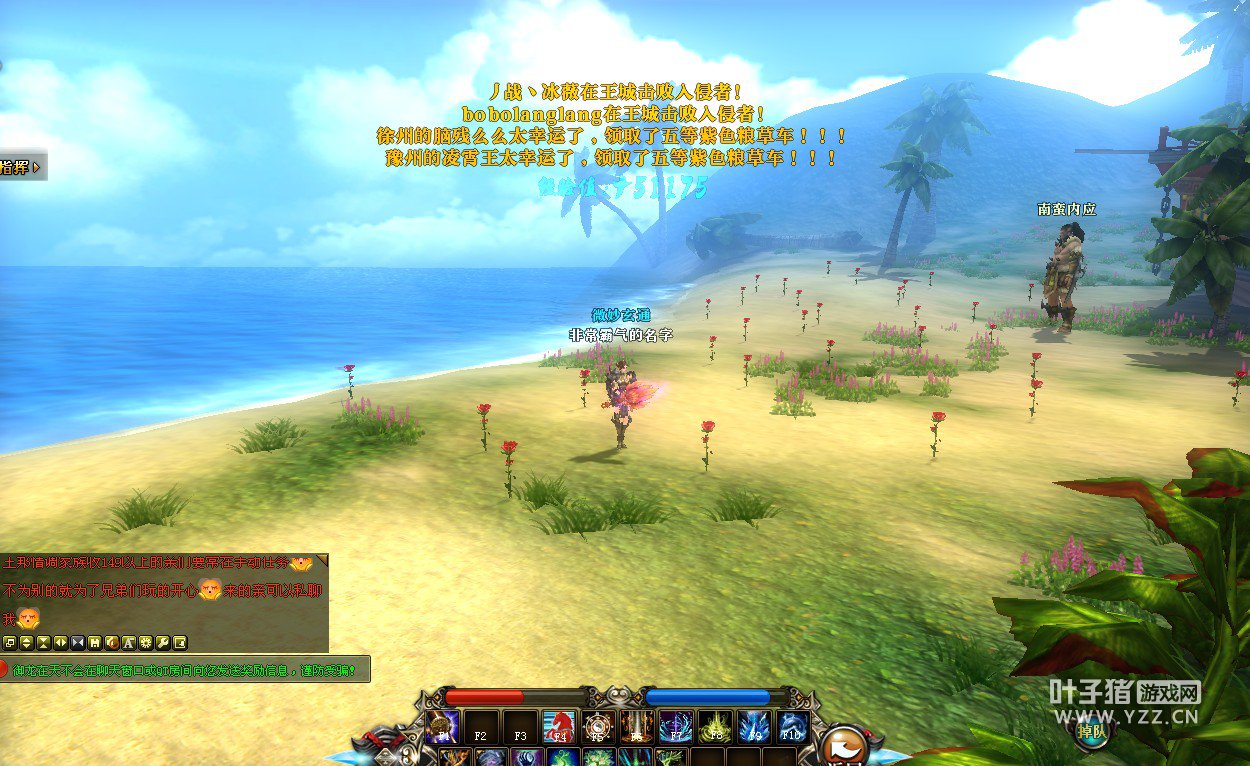The height and width of the screenshot is (766, 1250).
Task: Cast the green F8 skill
Action: point(714,727)
